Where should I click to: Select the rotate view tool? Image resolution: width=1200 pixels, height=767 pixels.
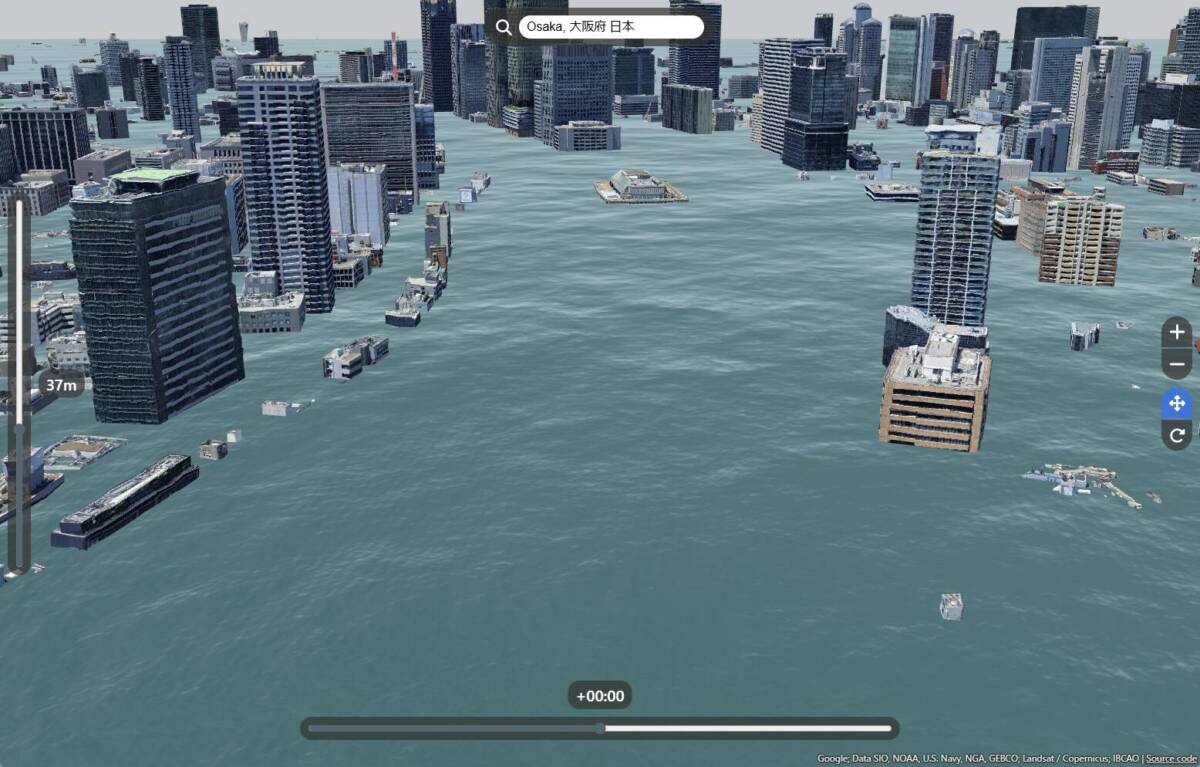coord(1177,435)
